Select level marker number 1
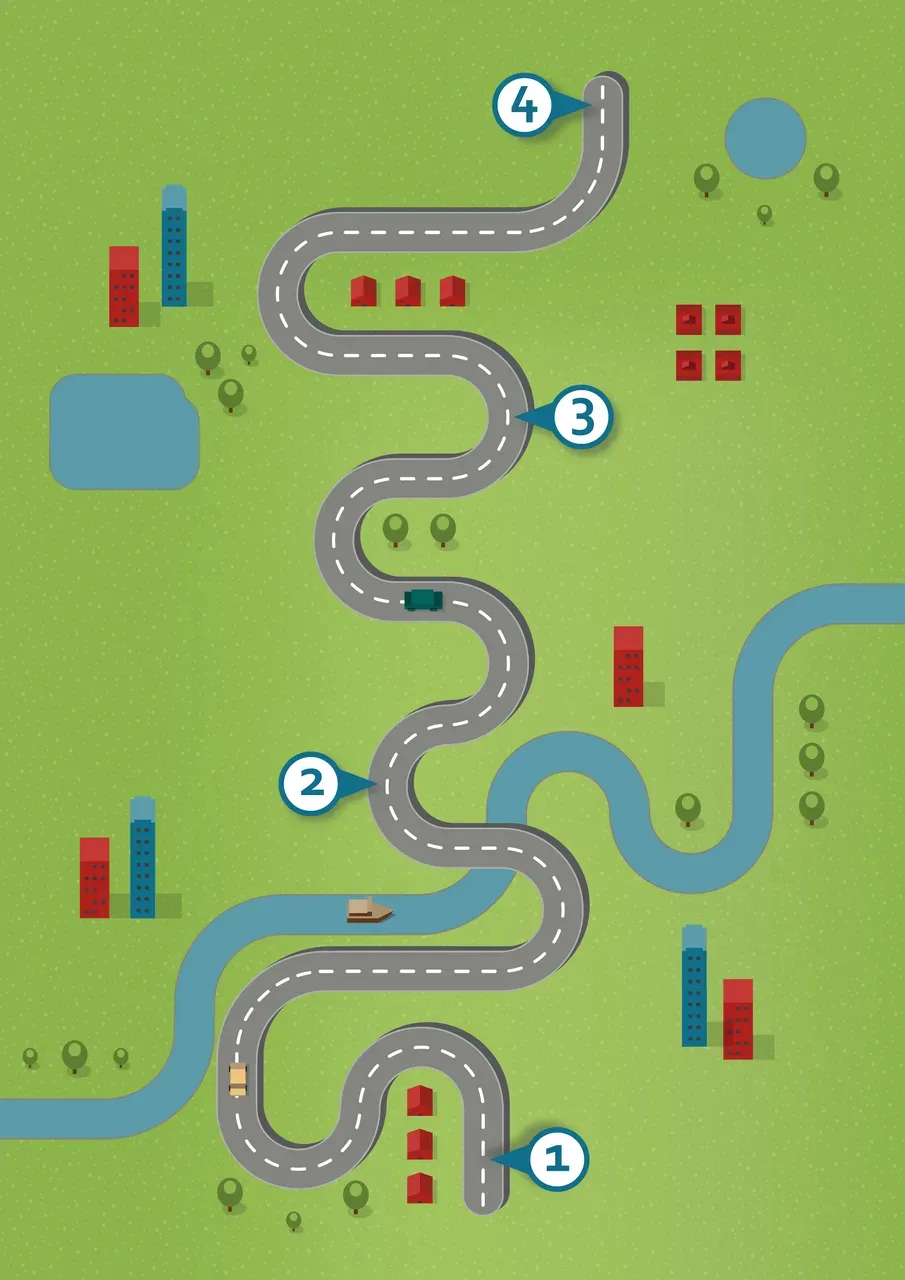 click(557, 1160)
